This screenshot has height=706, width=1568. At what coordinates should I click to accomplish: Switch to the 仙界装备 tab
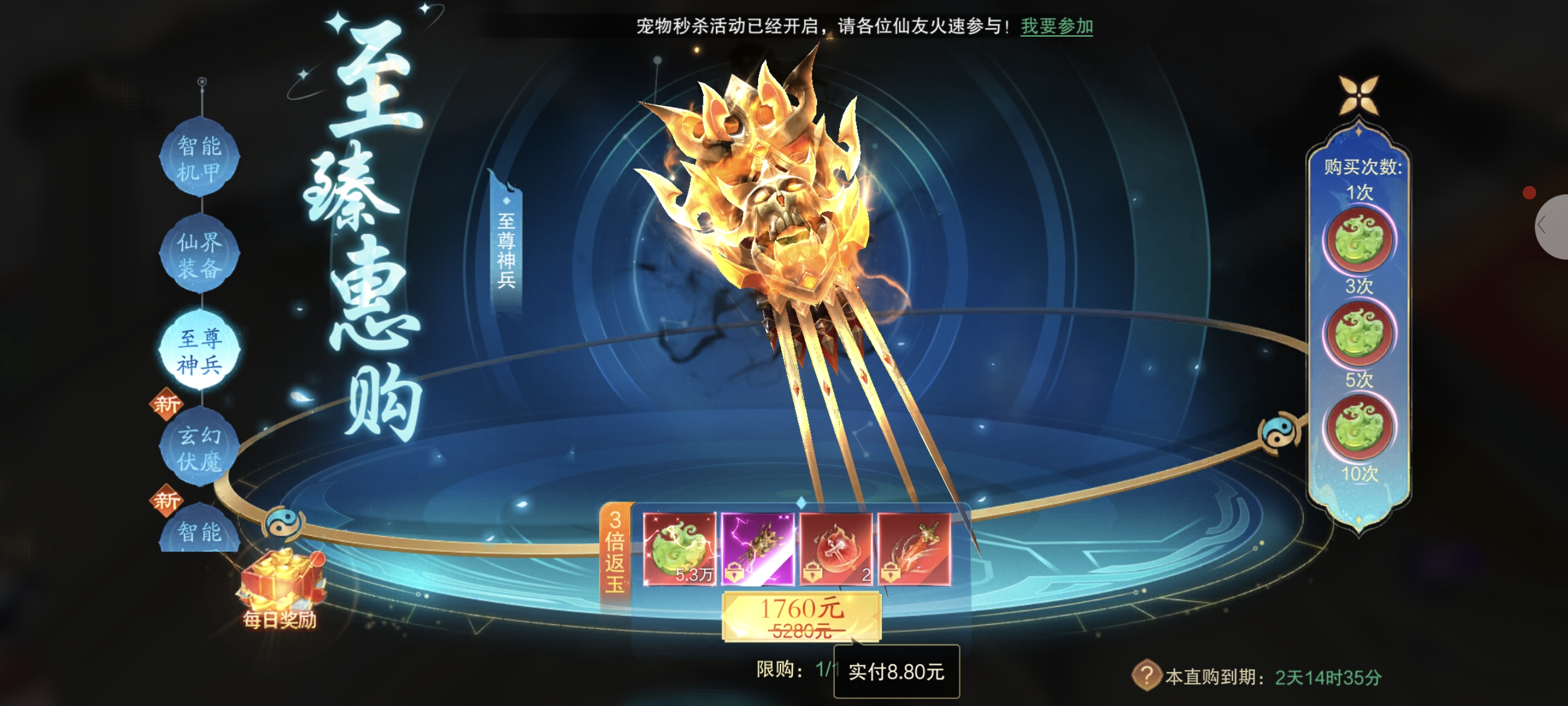pos(199,254)
